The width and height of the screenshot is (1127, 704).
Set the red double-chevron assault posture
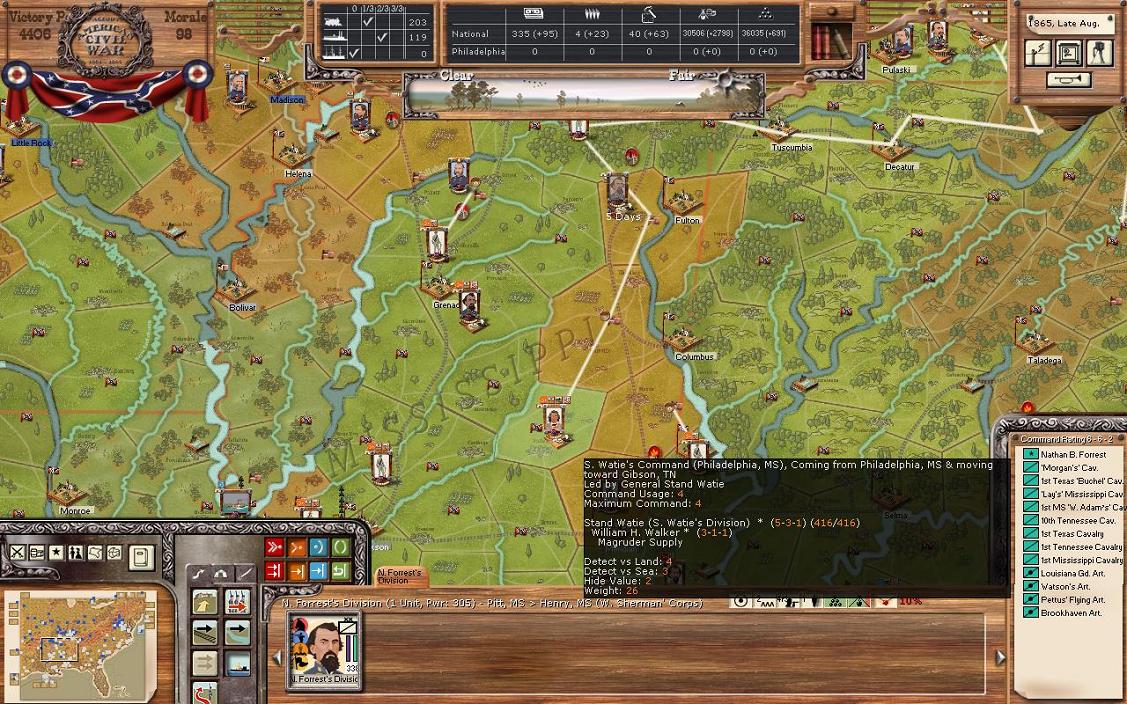click(x=273, y=547)
